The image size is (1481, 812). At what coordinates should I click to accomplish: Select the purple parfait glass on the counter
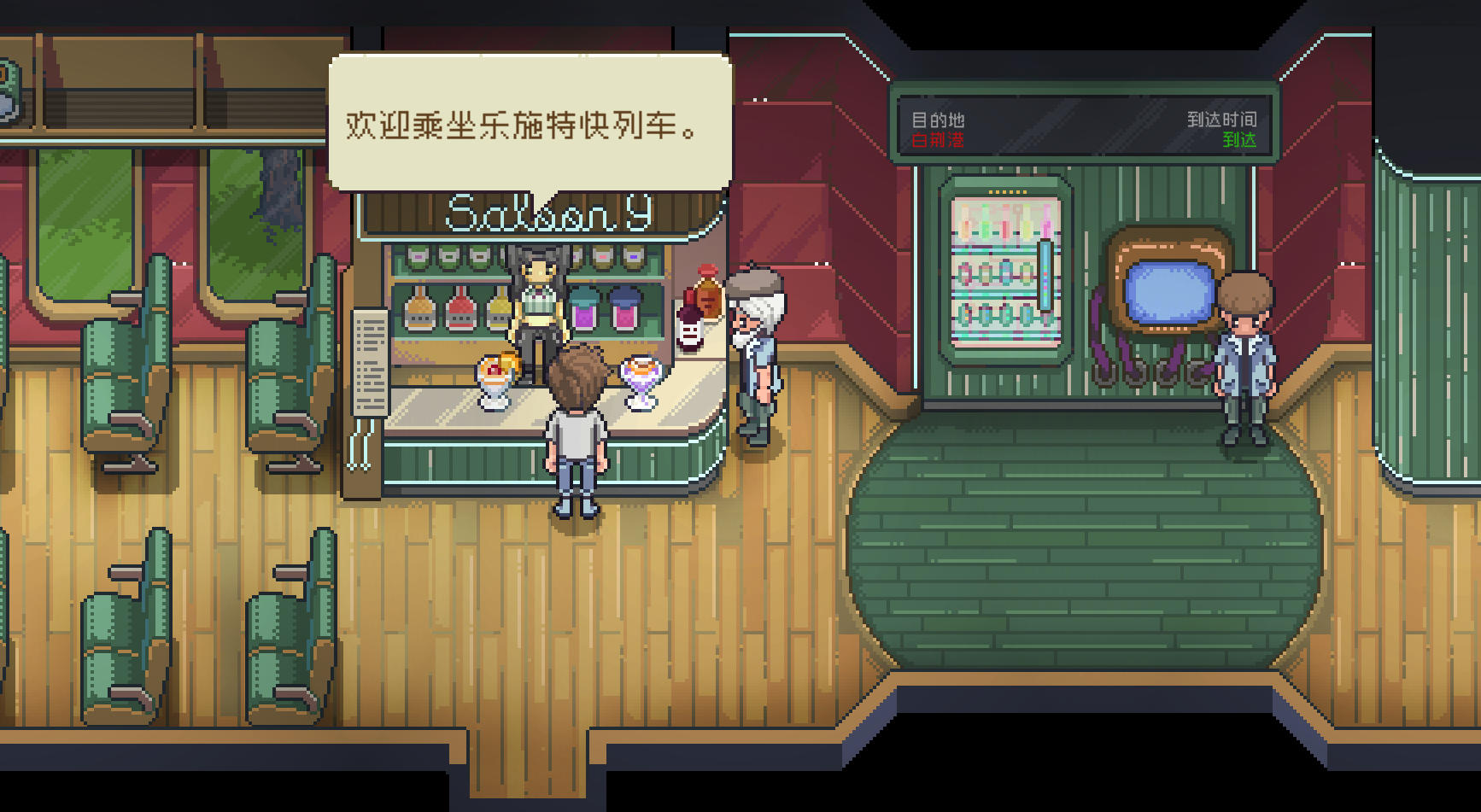click(x=641, y=377)
